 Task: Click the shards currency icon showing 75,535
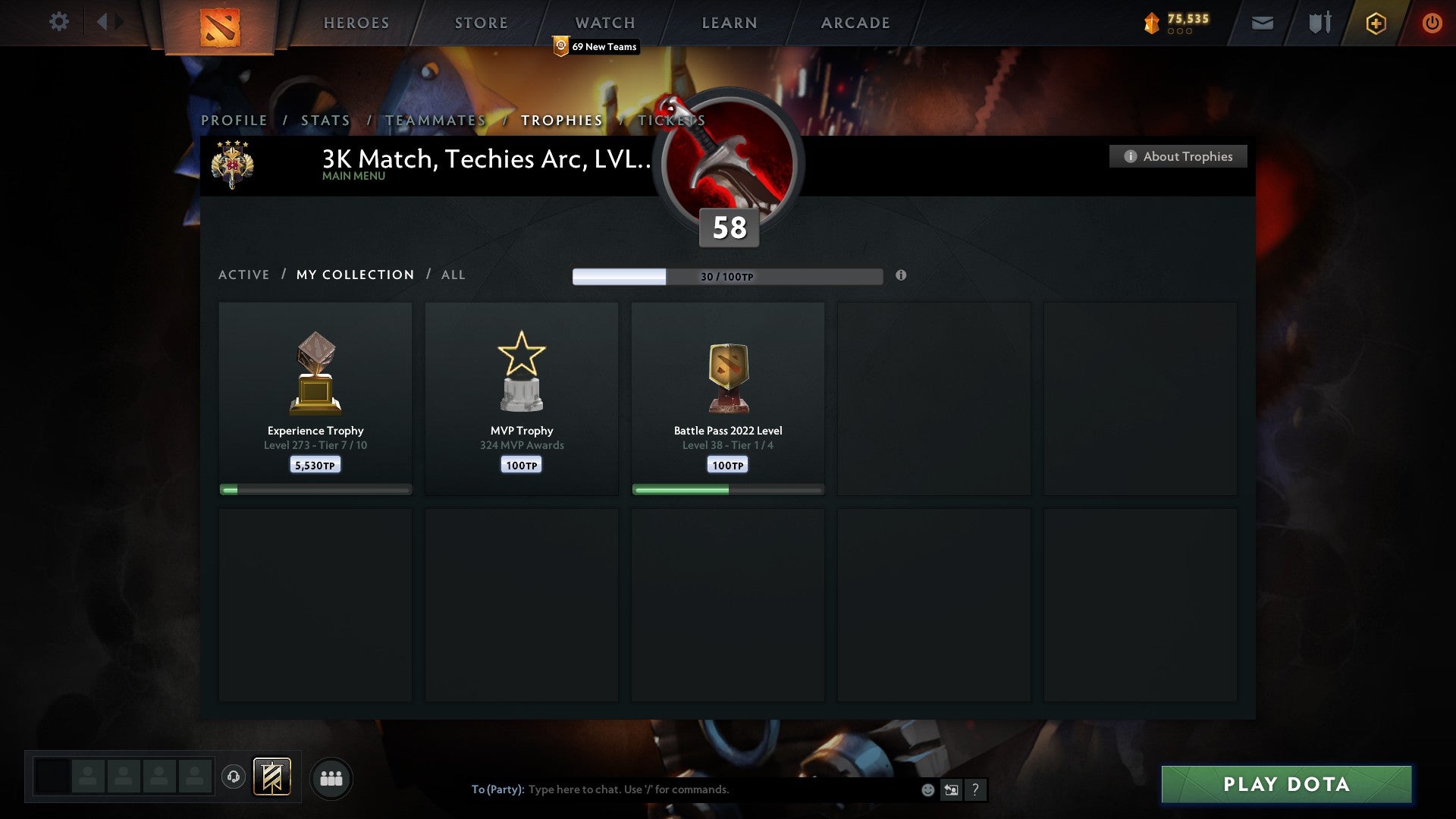1152,23
